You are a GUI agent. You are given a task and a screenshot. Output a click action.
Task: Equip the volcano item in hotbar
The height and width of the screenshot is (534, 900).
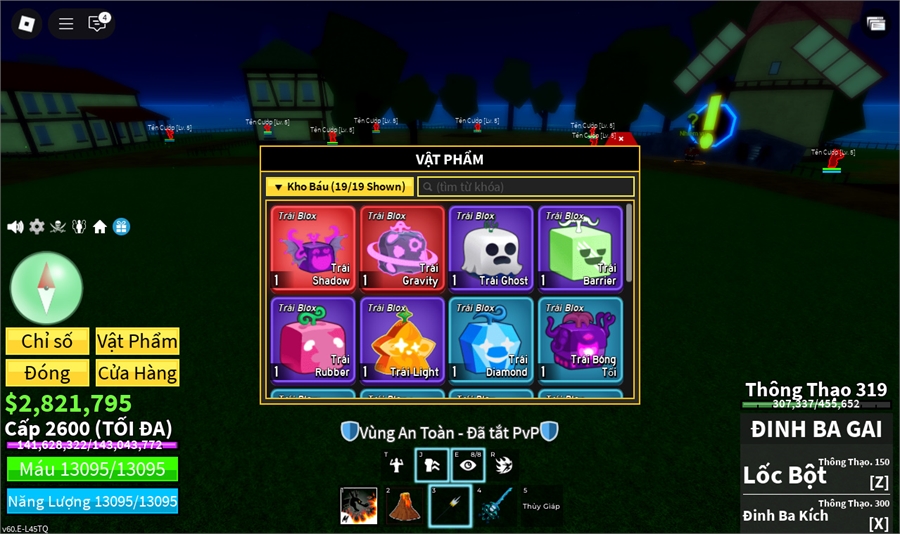[x=403, y=506]
